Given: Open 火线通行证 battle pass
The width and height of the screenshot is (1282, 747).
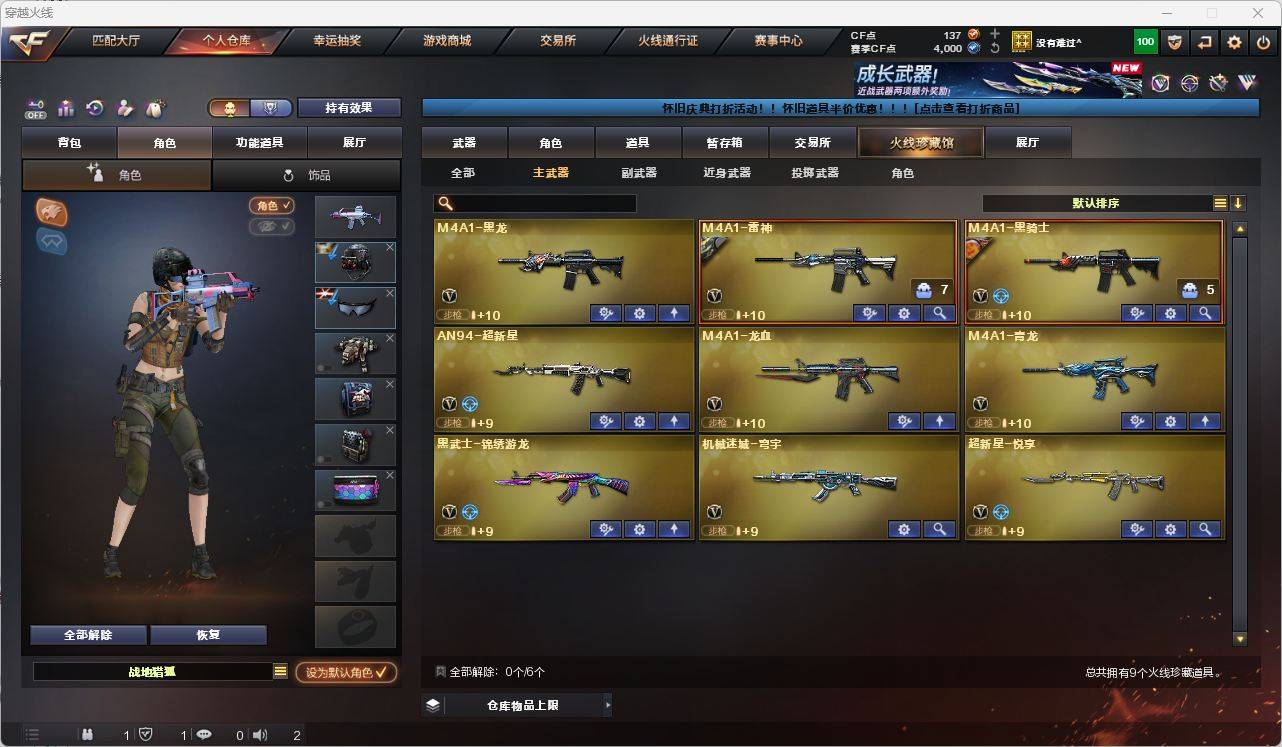Looking at the screenshot, I should pos(668,41).
